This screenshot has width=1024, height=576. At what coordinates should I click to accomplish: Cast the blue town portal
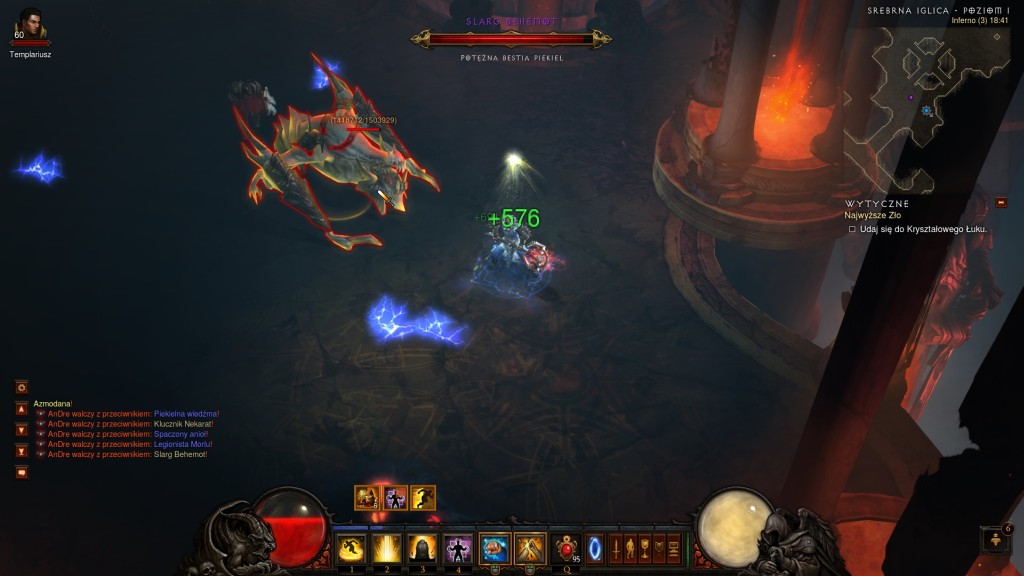595,549
